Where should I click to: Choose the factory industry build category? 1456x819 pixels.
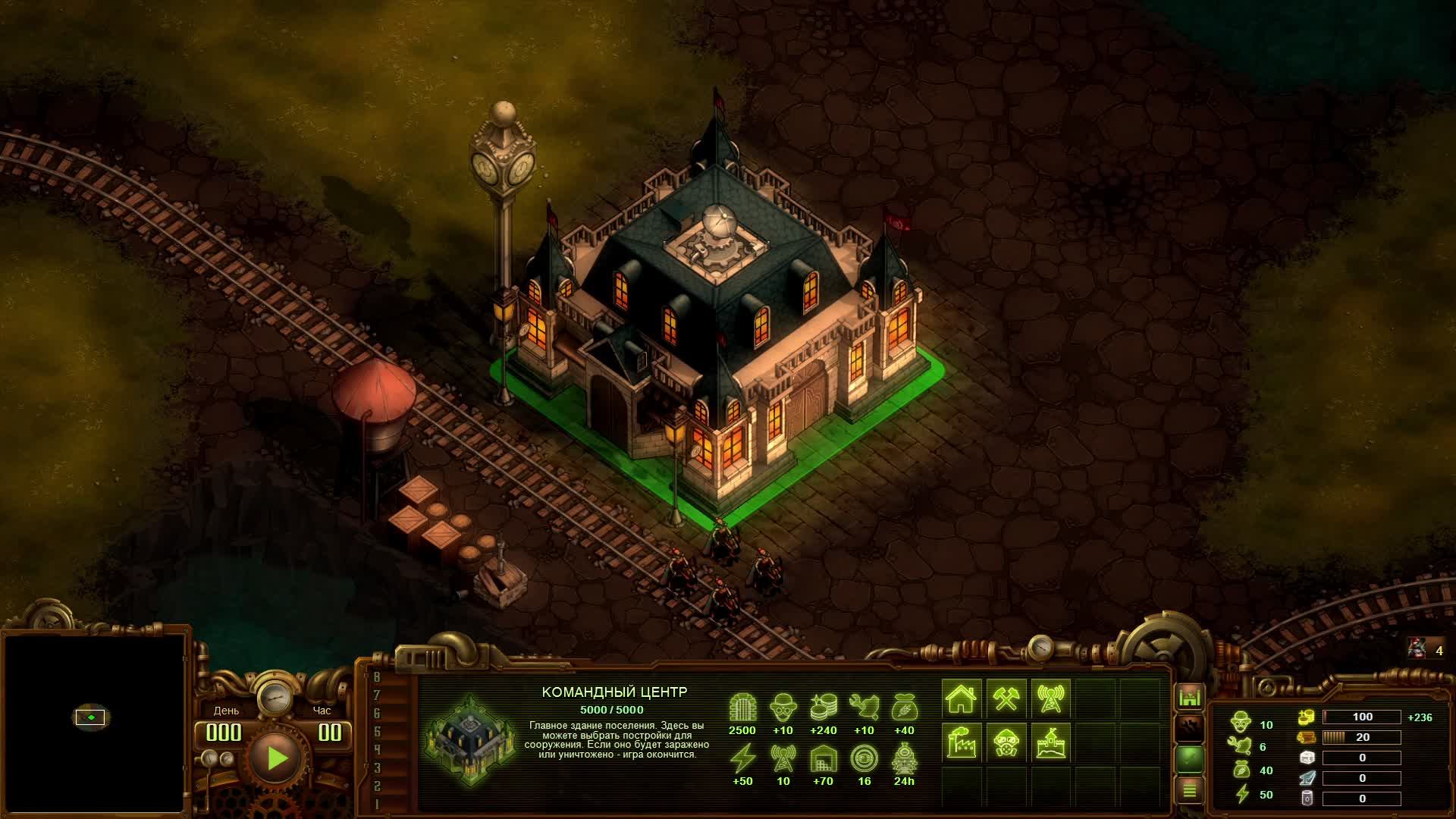[961, 742]
